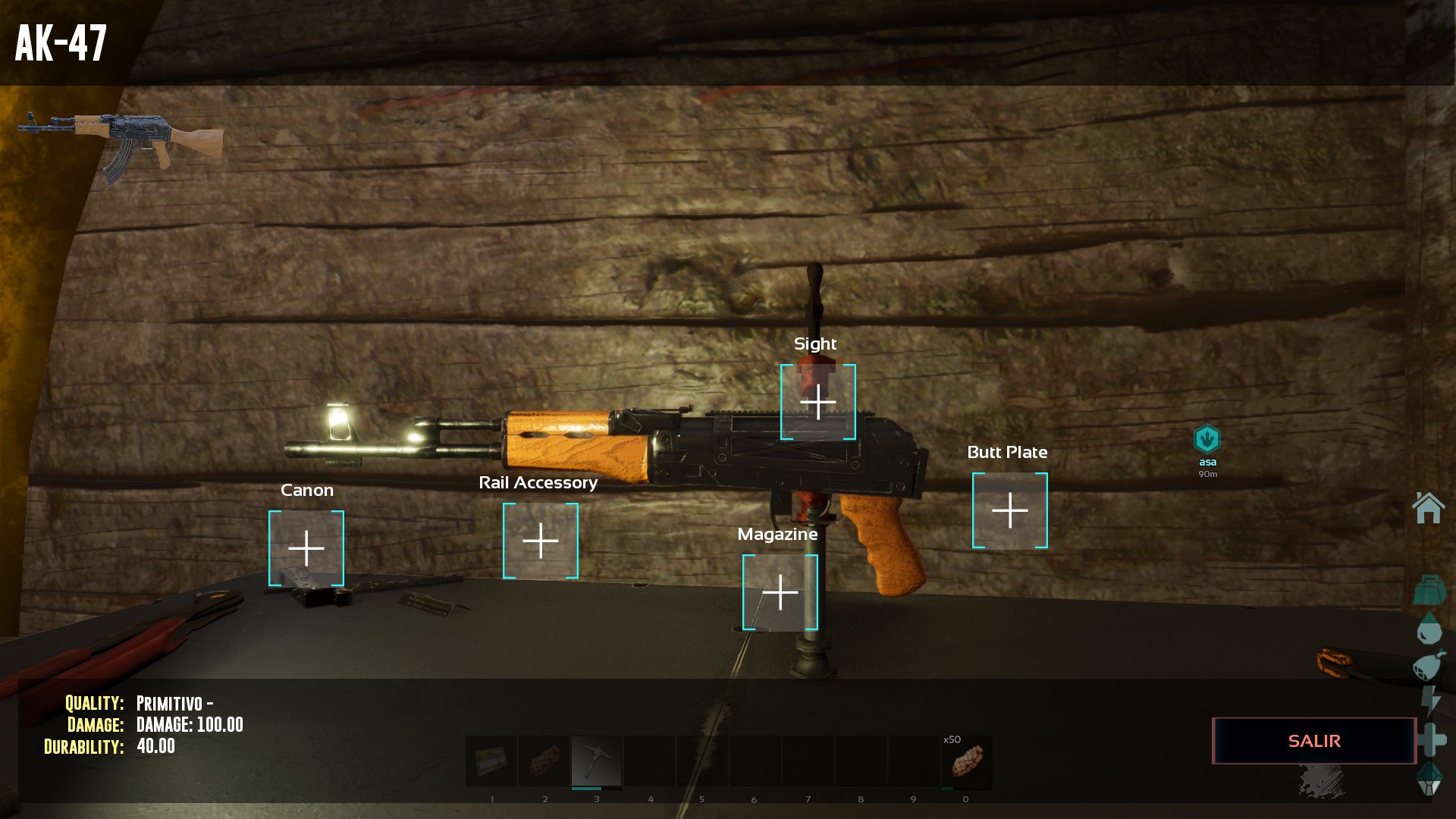Open the Rail Accessory attachment slot
Viewport: 1456px width, 819px height.
[x=540, y=541]
